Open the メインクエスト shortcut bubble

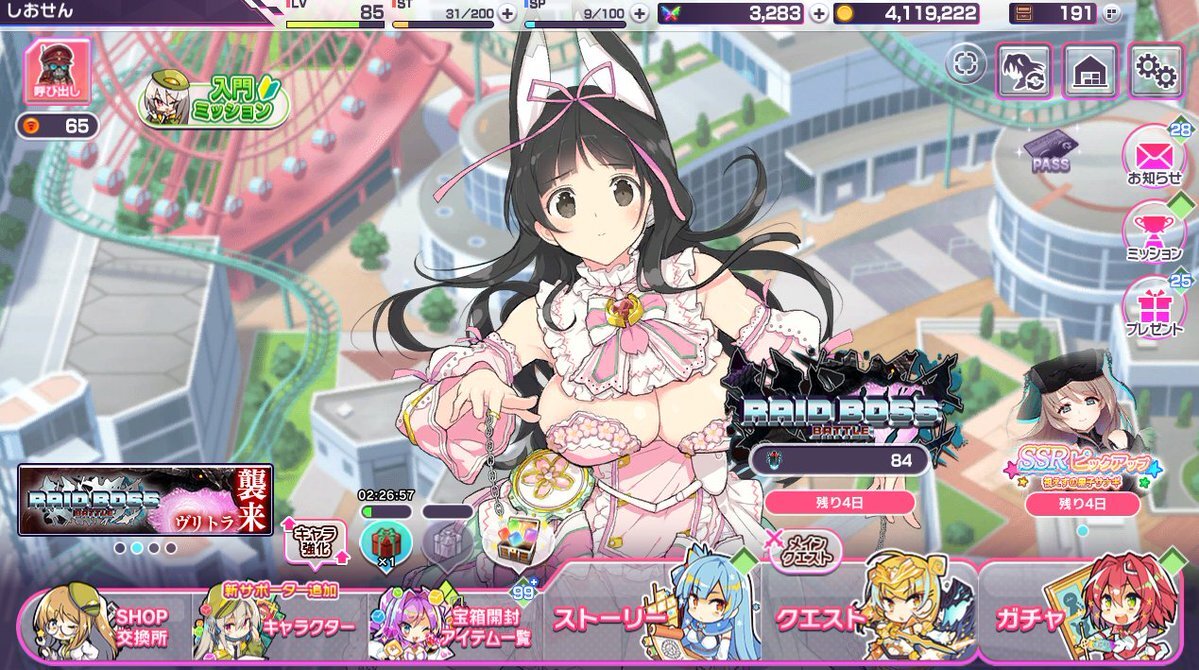804,548
